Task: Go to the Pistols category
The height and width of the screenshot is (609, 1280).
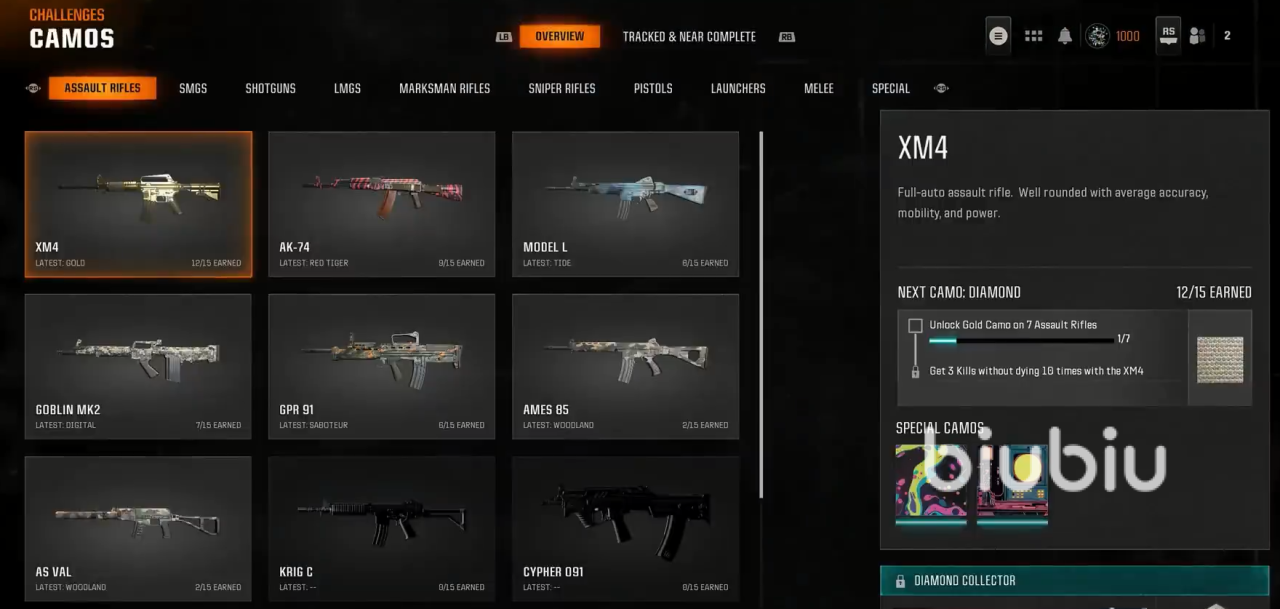Action: coord(653,89)
